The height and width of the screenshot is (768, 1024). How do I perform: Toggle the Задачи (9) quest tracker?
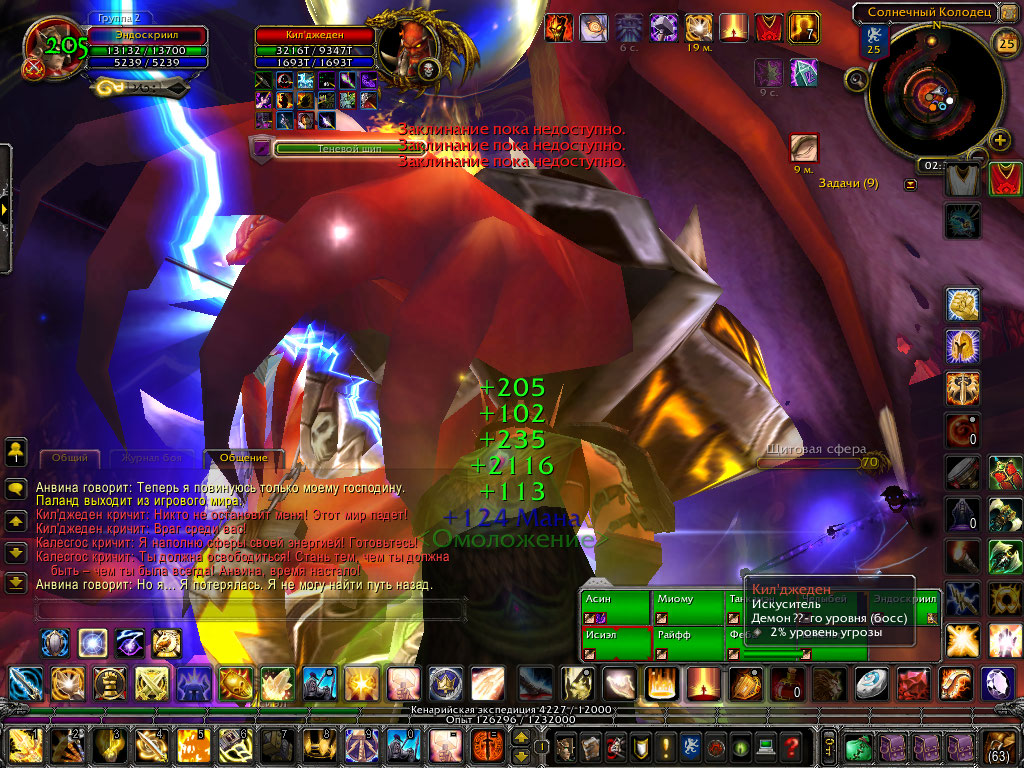910,184
